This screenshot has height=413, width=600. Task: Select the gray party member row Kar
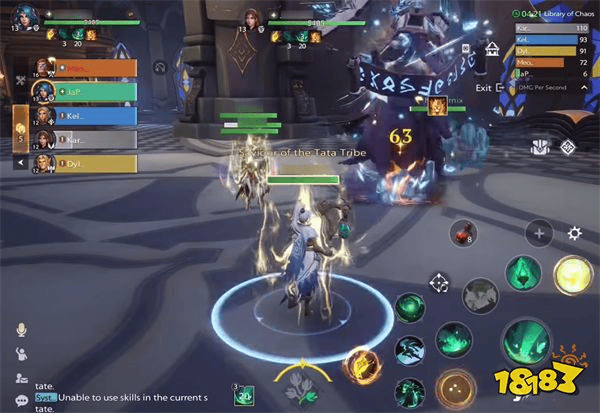point(88,139)
